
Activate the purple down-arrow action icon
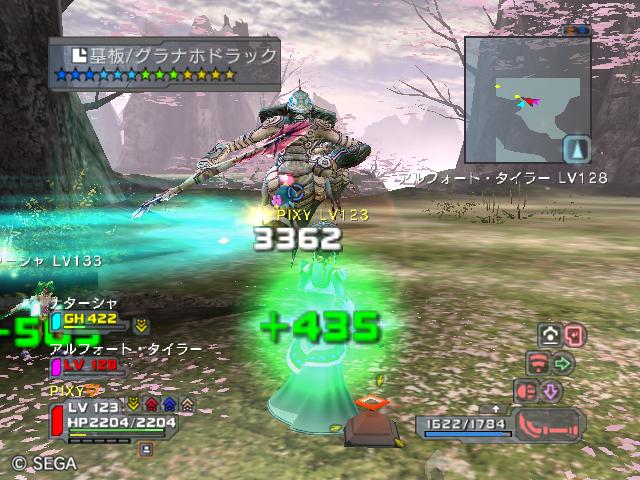point(550,390)
